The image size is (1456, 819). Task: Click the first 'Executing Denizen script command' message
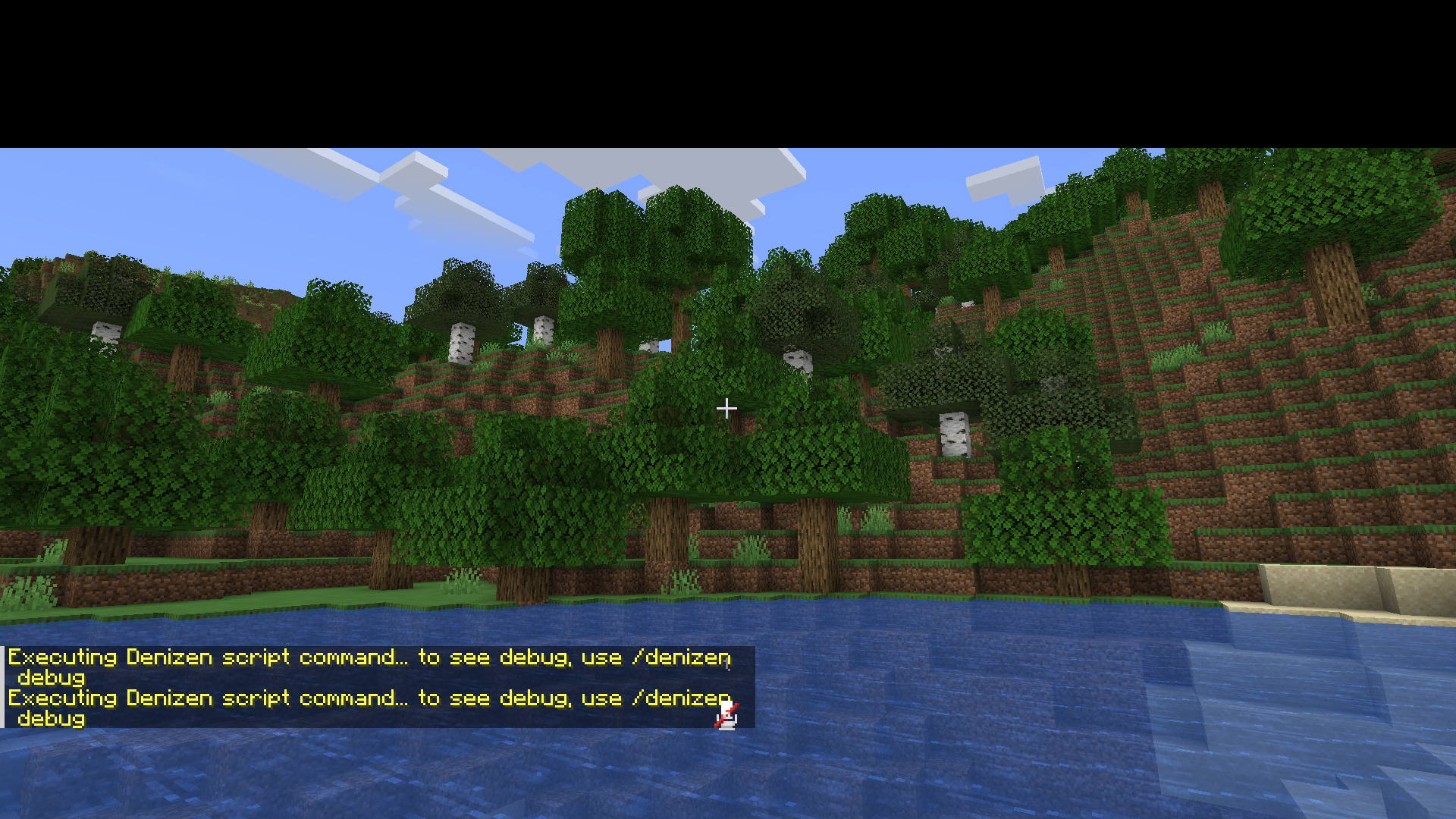coord(303,657)
